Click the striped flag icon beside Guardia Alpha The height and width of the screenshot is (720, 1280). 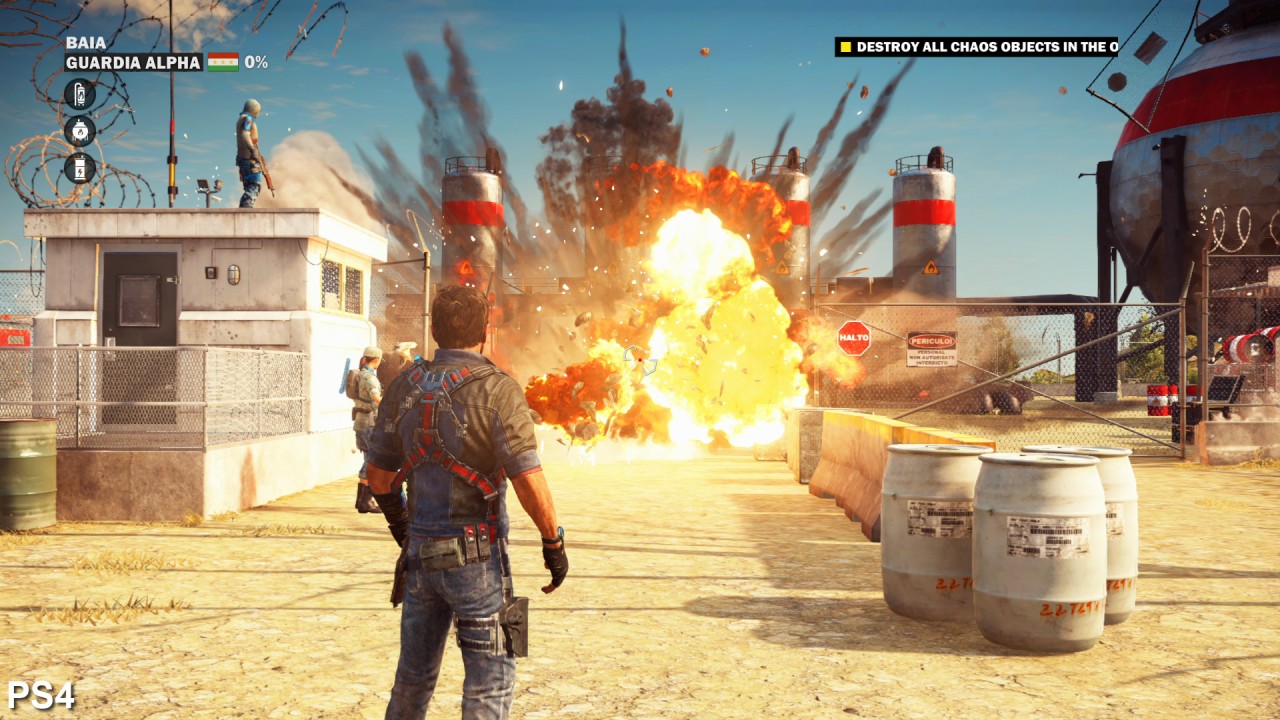tap(222, 62)
